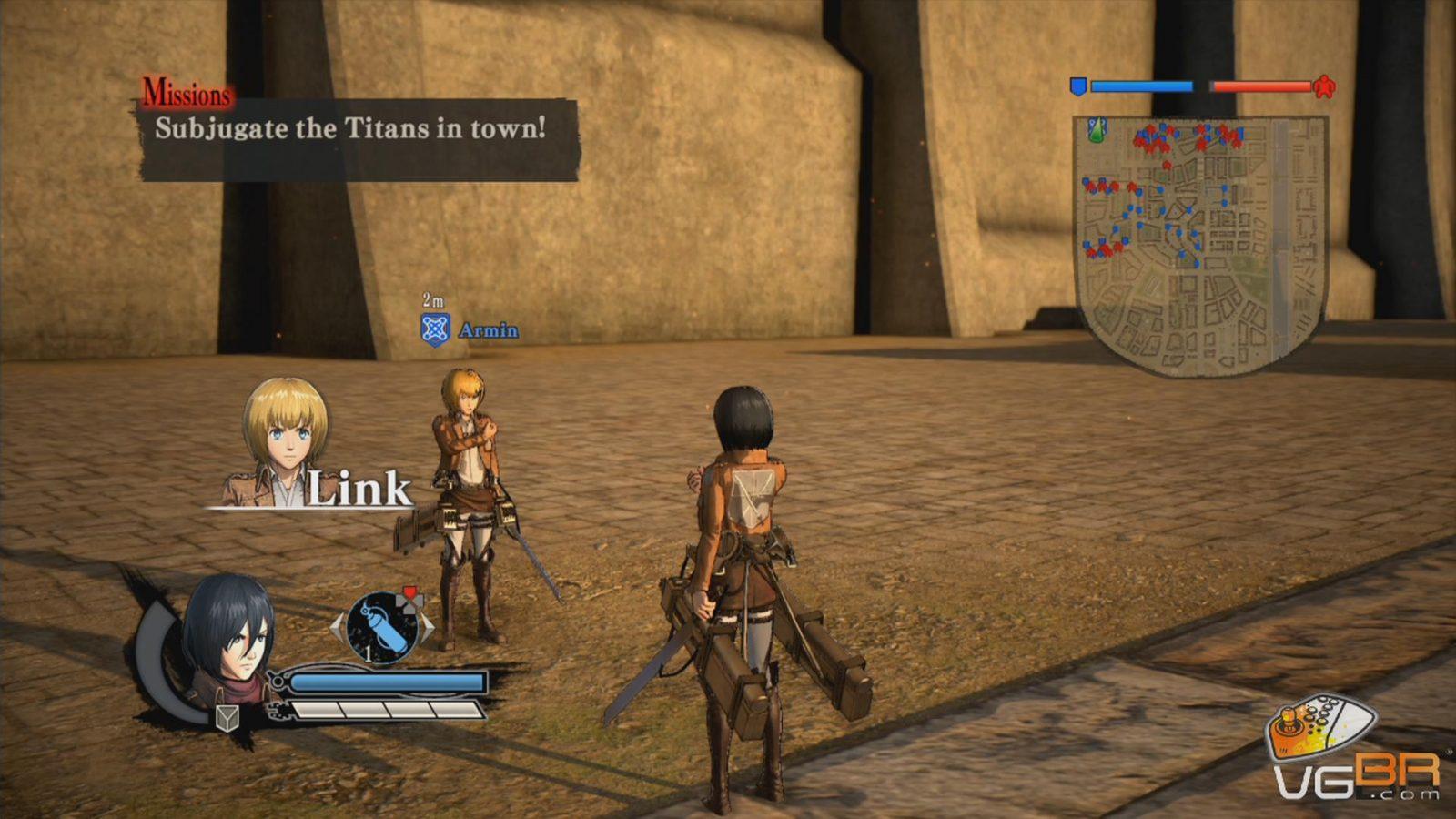This screenshot has height=819, width=1456.
Task: Click the red Titan forces icon
Action: point(1324,86)
